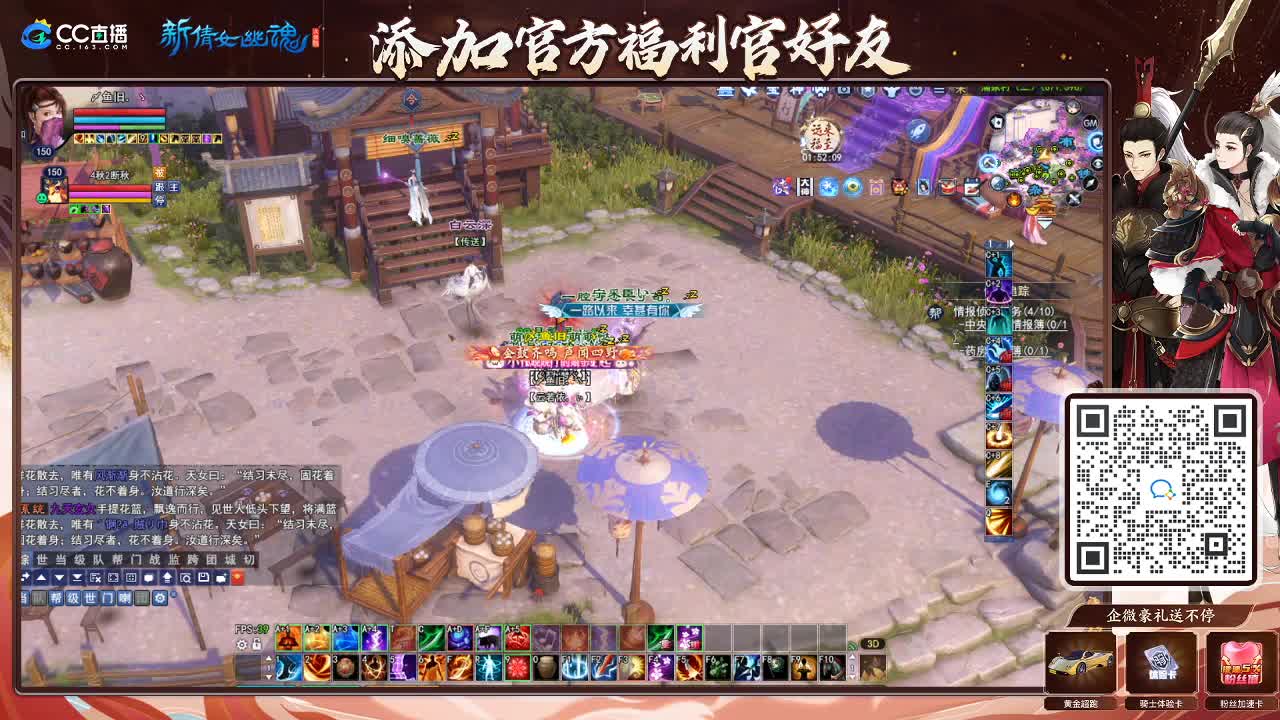The width and height of the screenshot is (1280, 720).
Task: Activate the C+2 skill in the side skill column
Action: click(x=998, y=291)
